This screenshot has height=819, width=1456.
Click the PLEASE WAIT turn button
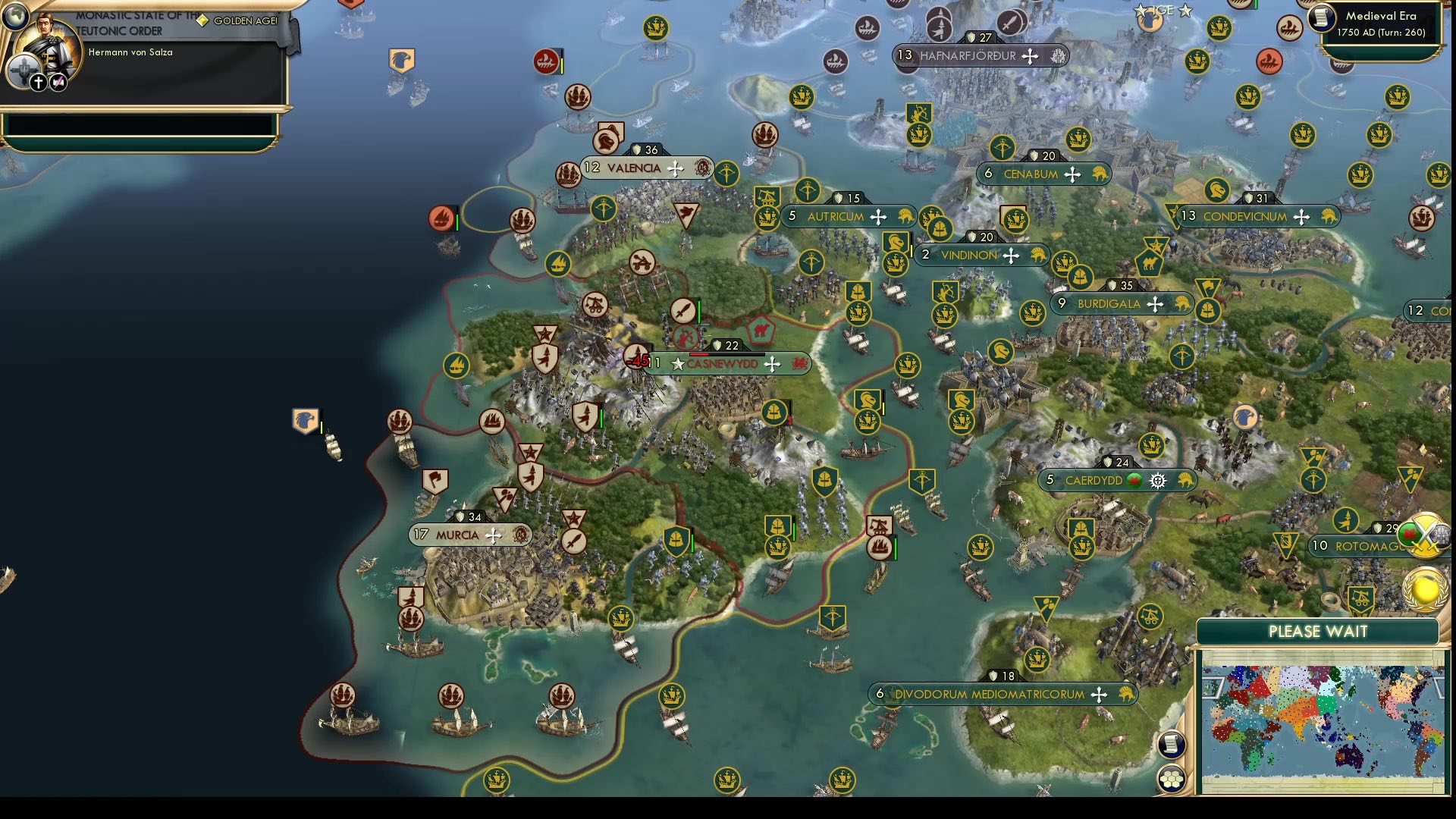[1318, 631]
